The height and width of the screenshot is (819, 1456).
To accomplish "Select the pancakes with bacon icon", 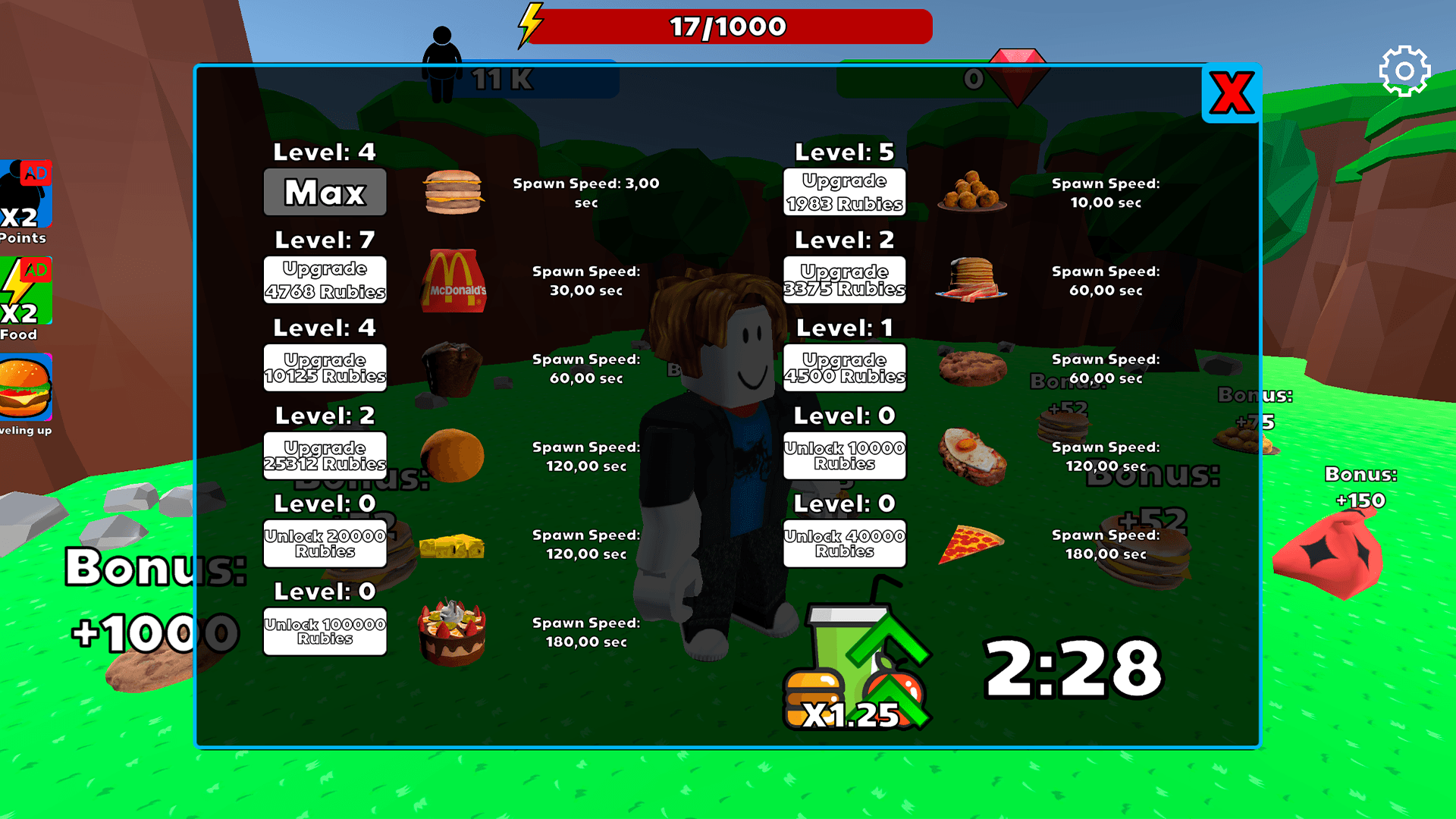I will pyautogui.click(x=971, y=279).
